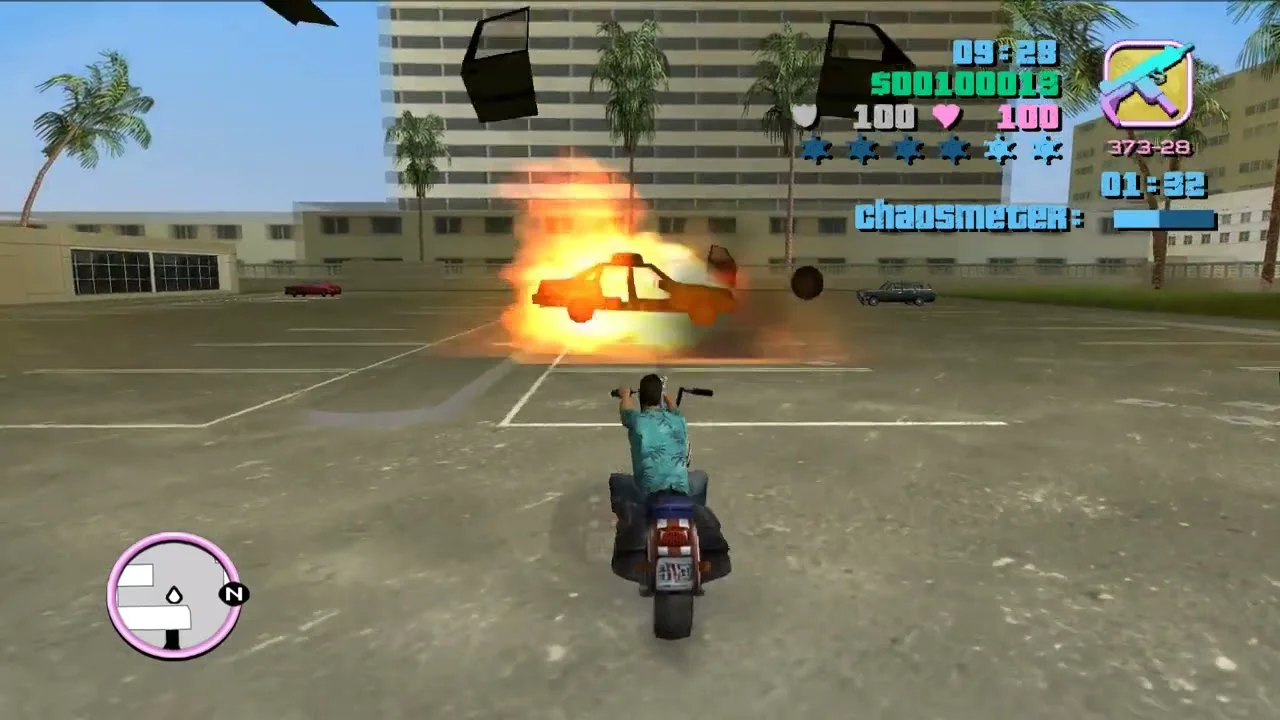Select the submachine gun weapon icon
This screenshot has width=1280, height=720.
click(1147, 85)
